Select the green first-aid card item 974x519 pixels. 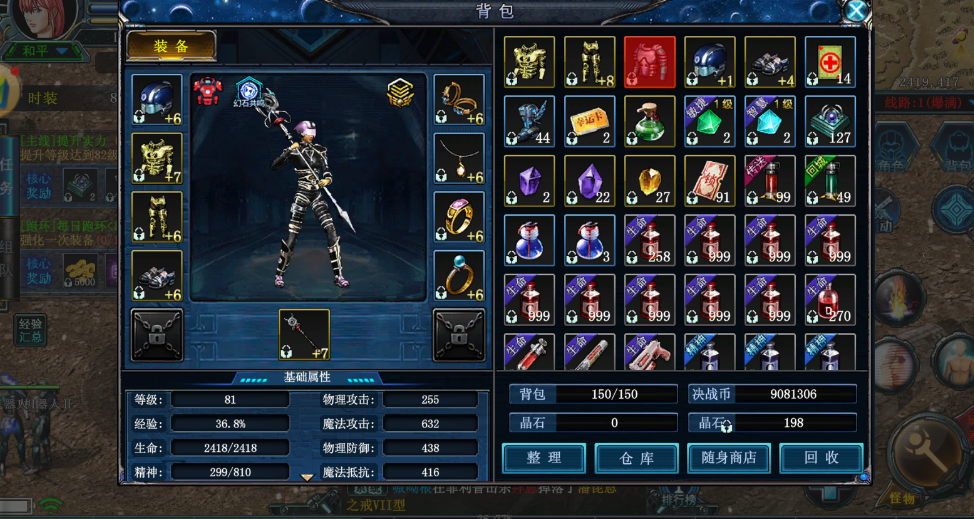pos(830,62)
